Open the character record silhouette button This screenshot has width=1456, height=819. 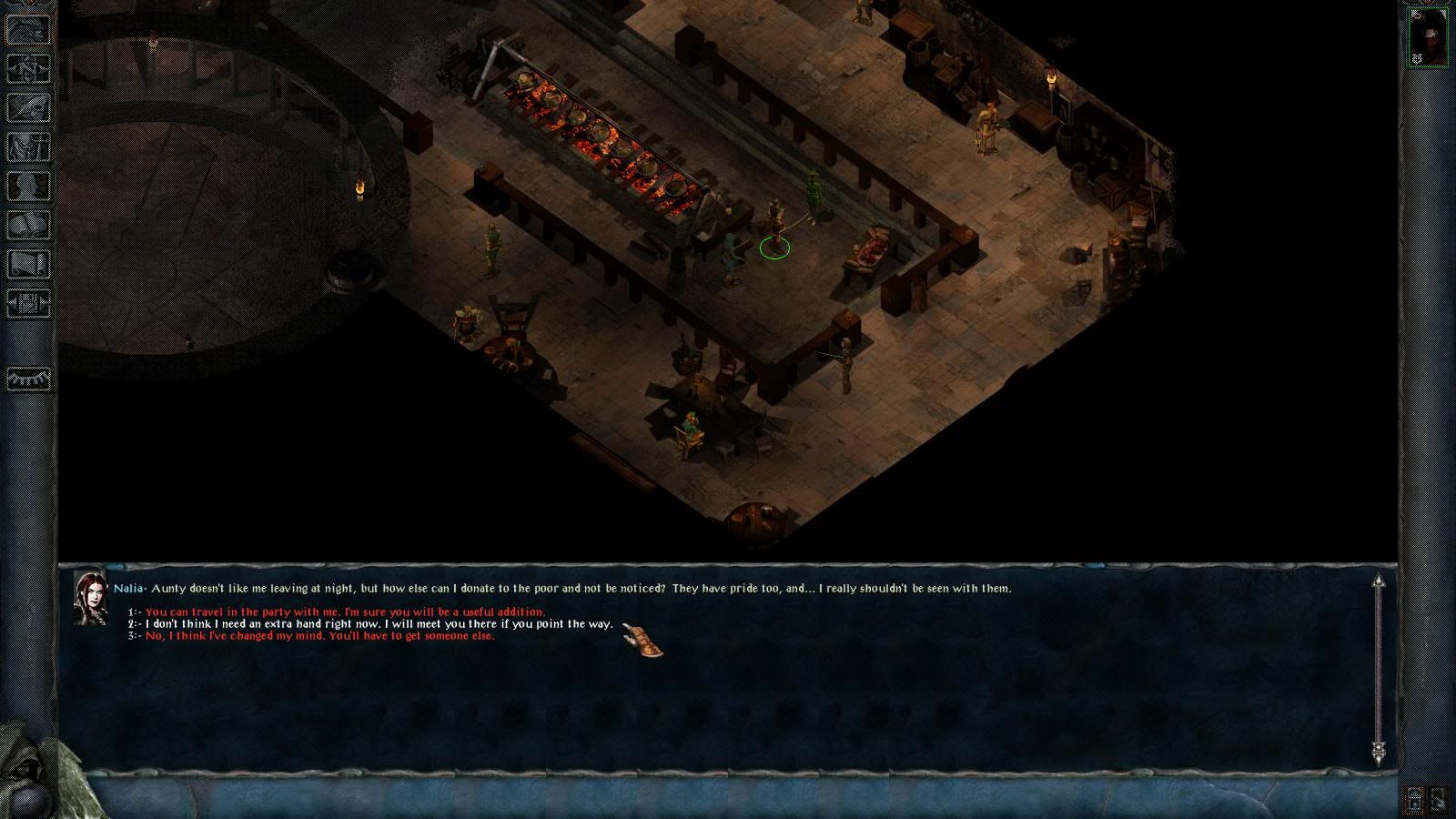(29, 186)
